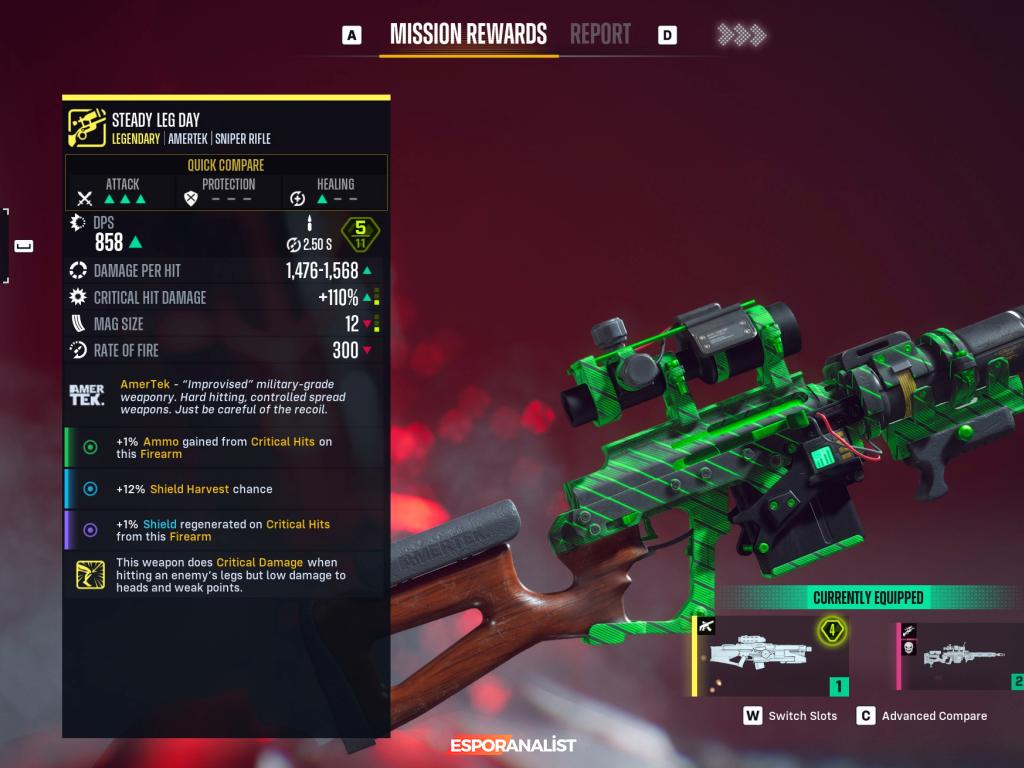Image resolution: width=1024 pixels, height=768 pixels.
Task: Open the Report tab
Action: pyautogui.click(x=600, y=34)
